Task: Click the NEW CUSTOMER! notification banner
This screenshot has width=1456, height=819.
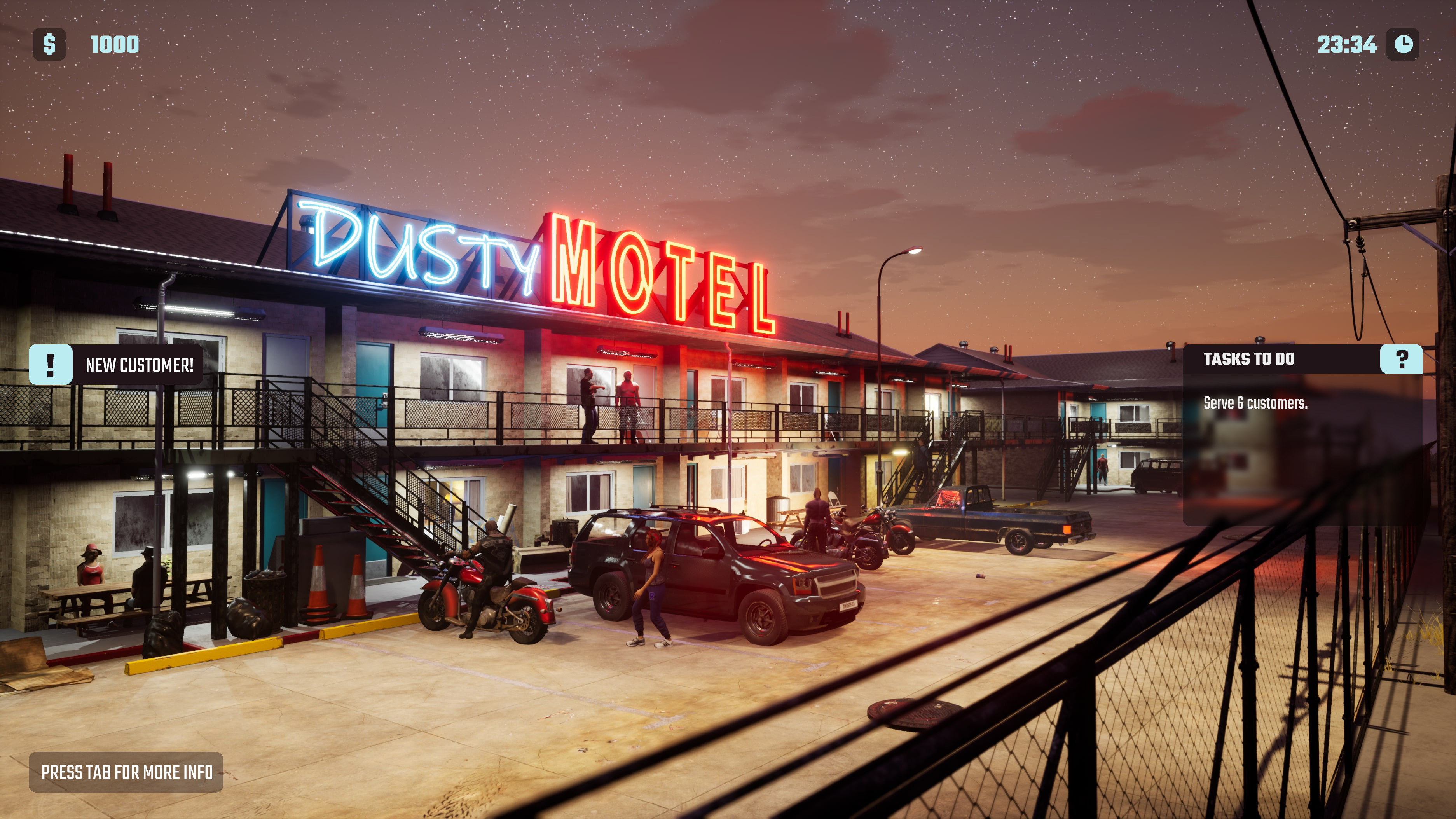Action: click(140, 365)
